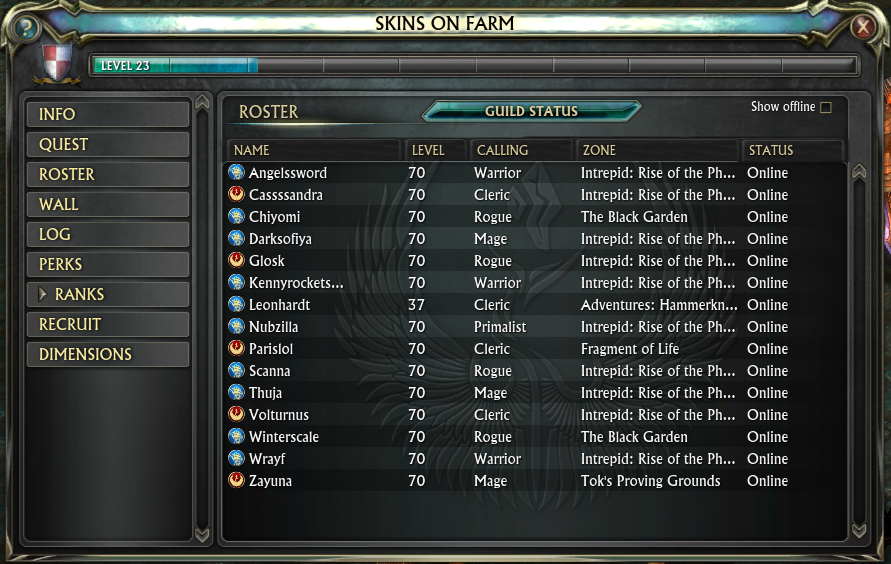Open the Recruit section

[x=108, y=324]
